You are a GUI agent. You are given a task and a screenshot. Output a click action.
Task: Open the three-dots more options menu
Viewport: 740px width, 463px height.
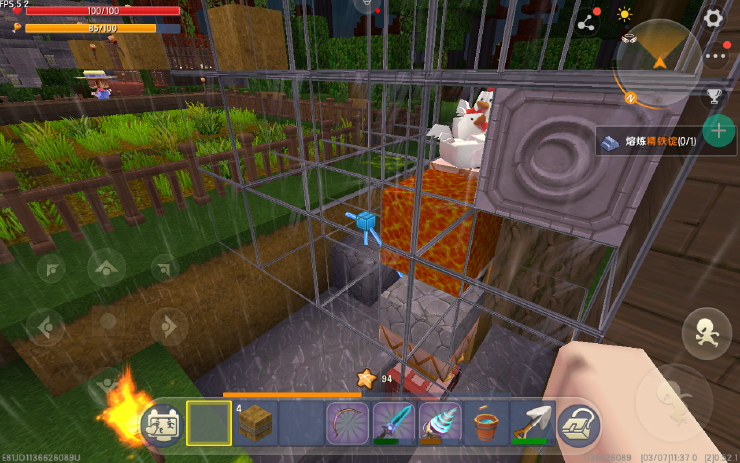click(714, 57)
